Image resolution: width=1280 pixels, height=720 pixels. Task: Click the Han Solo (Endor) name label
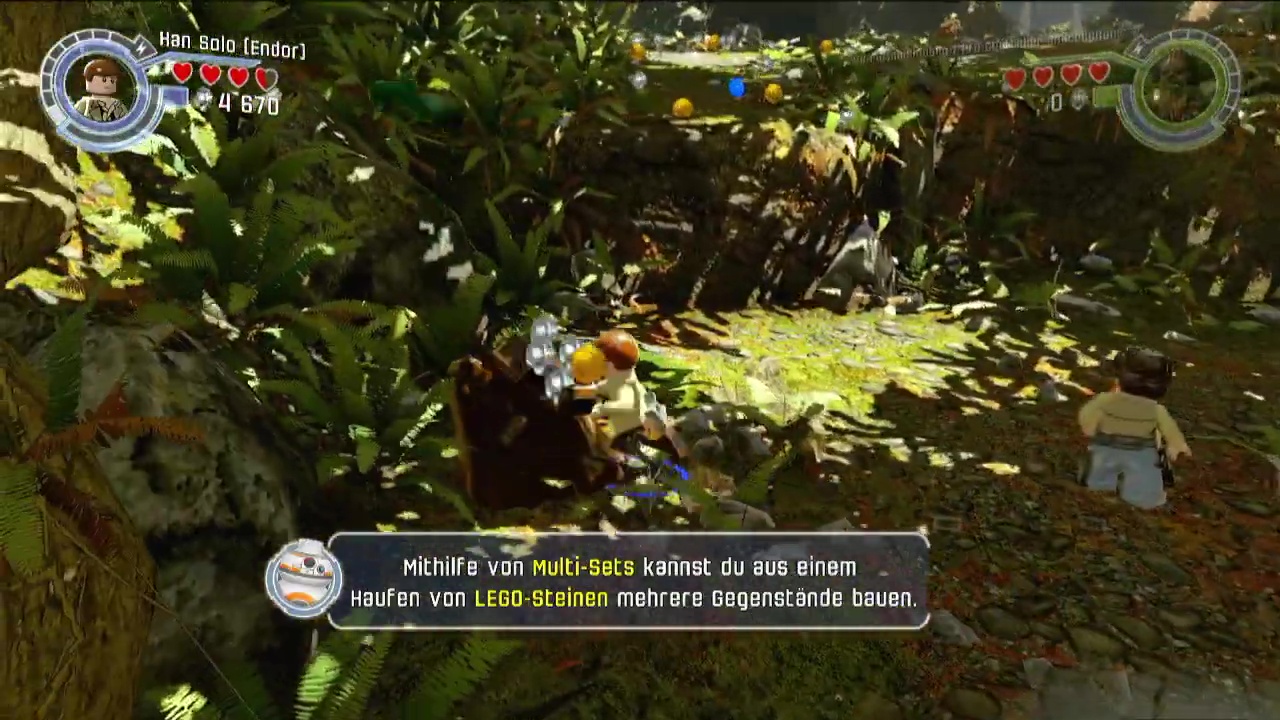231,46
